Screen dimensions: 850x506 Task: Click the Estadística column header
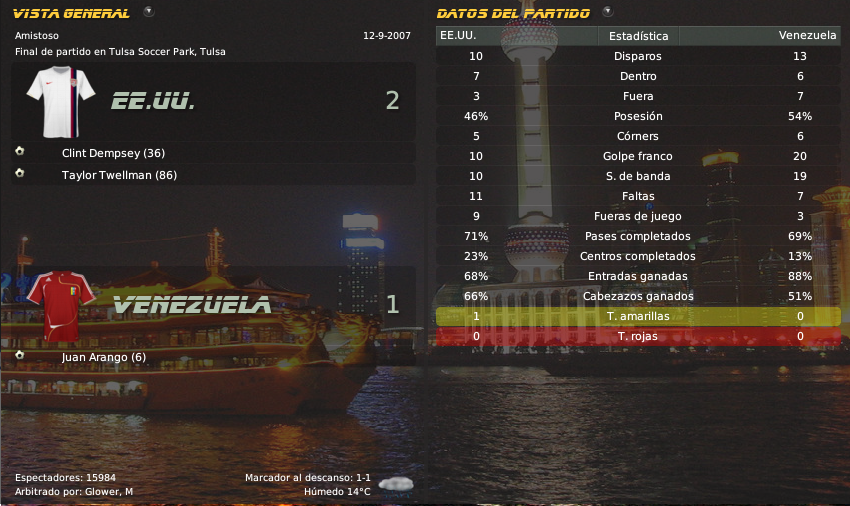pyautogui.click(x=638, y=35)
